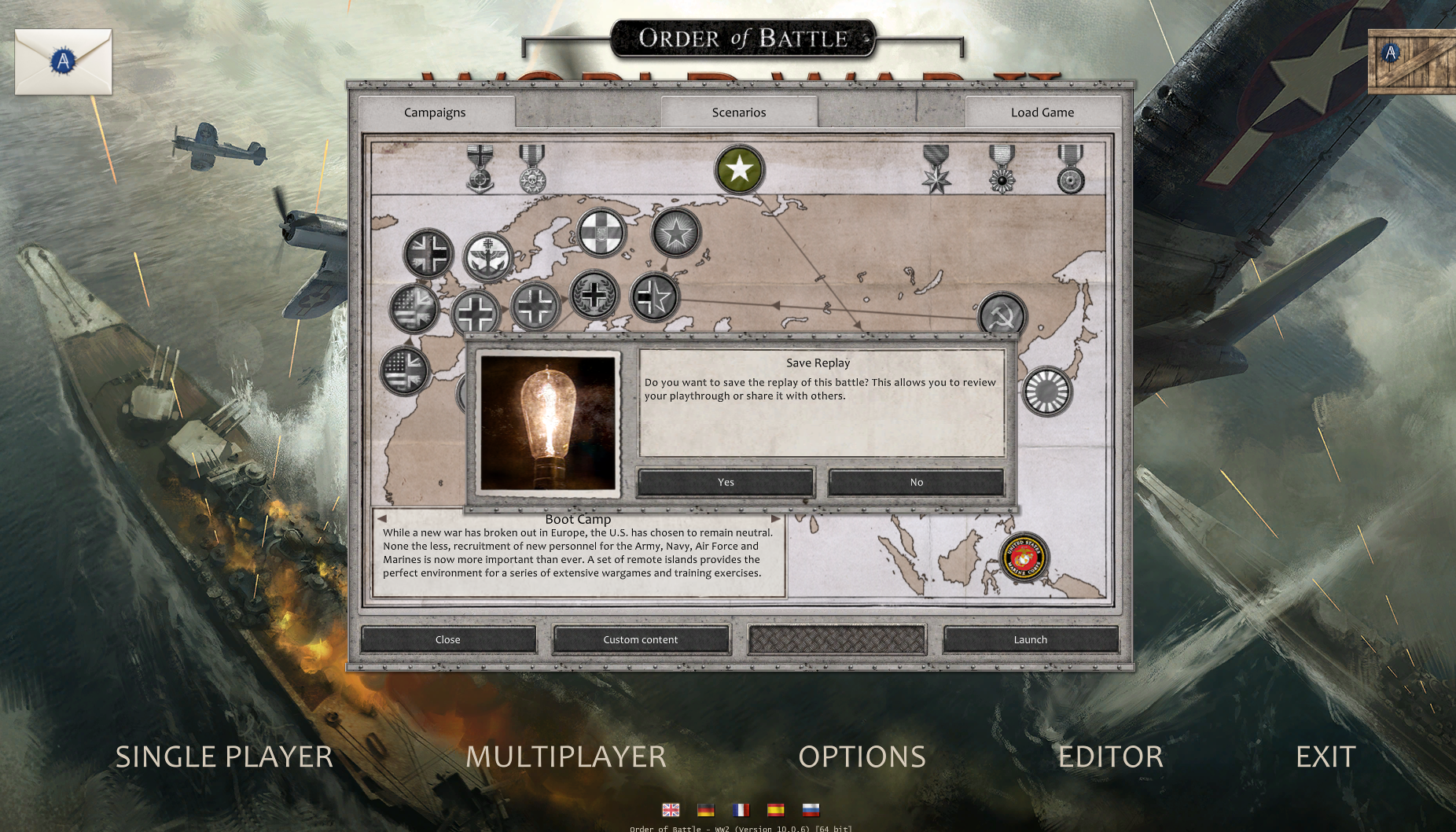The width and height of the screenshot is (1456, 832).
Task: Open the Editor
Action: tap(1110, 757)
